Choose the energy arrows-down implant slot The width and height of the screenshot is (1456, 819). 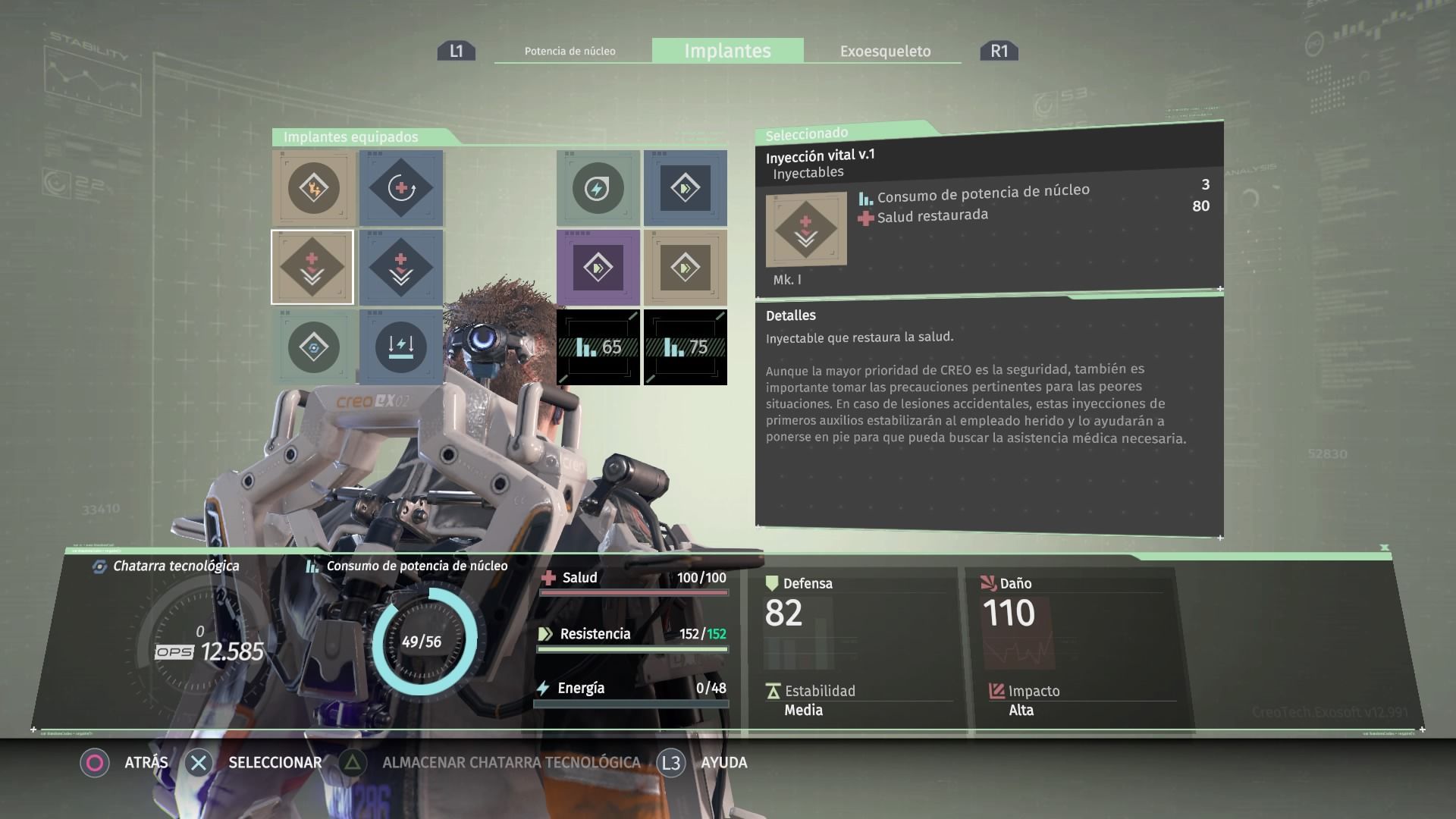(400, 347)
